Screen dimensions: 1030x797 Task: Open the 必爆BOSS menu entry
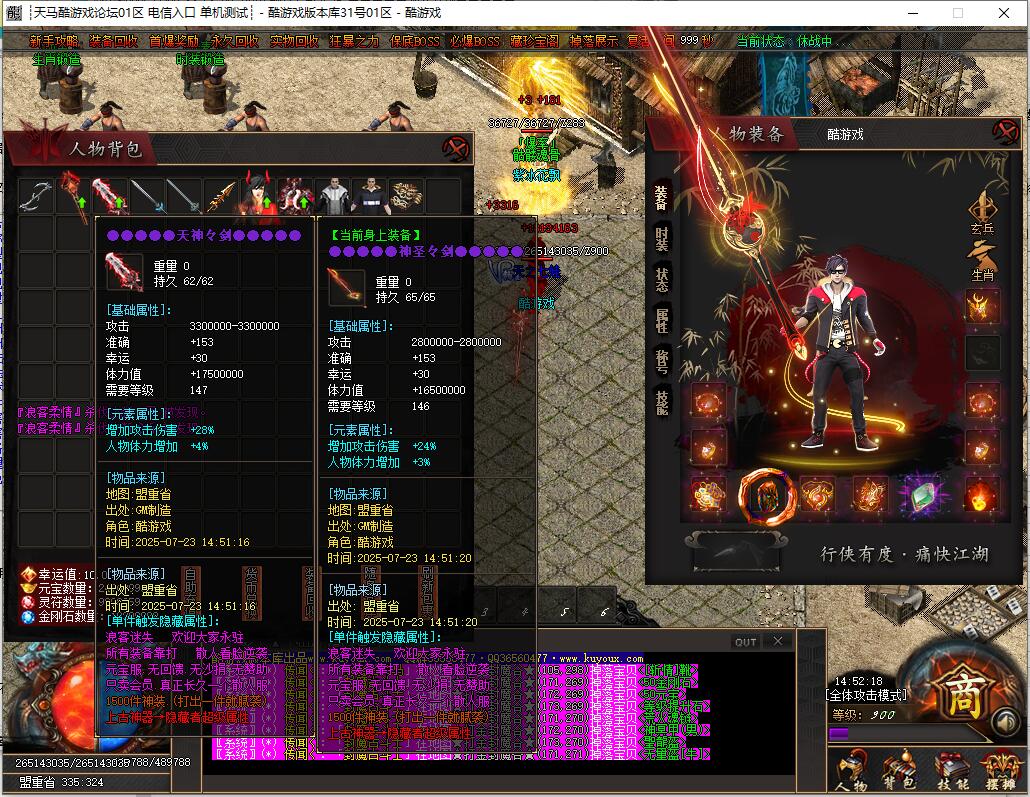(x=474, y=42)
